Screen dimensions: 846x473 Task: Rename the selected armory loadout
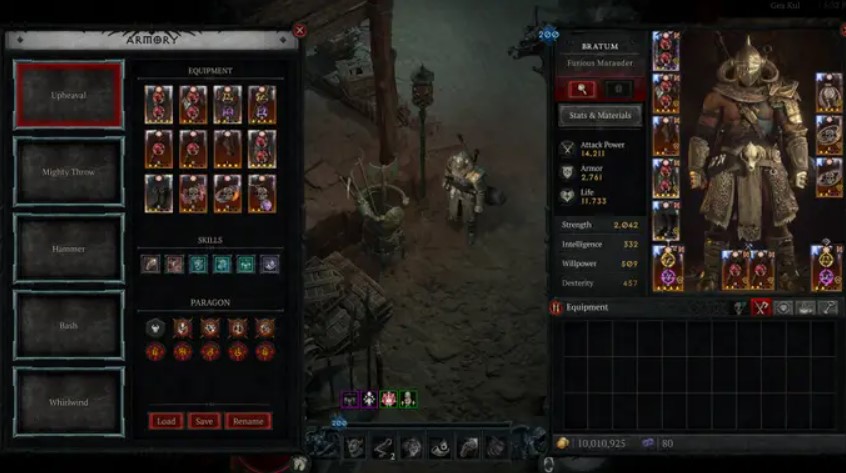click(x=248, y=421)
